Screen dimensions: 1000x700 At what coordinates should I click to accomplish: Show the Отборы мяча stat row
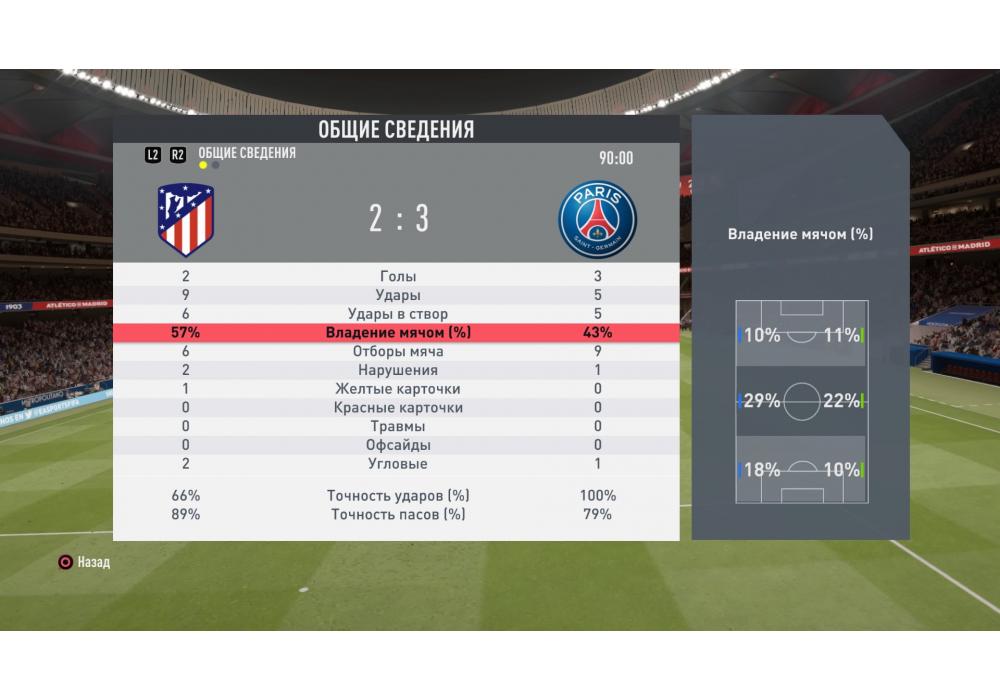coord(398,352)
